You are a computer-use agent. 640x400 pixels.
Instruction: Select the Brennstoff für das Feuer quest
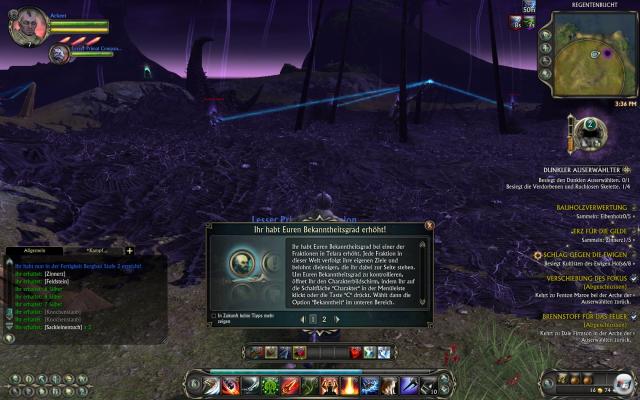click(587, 316)
